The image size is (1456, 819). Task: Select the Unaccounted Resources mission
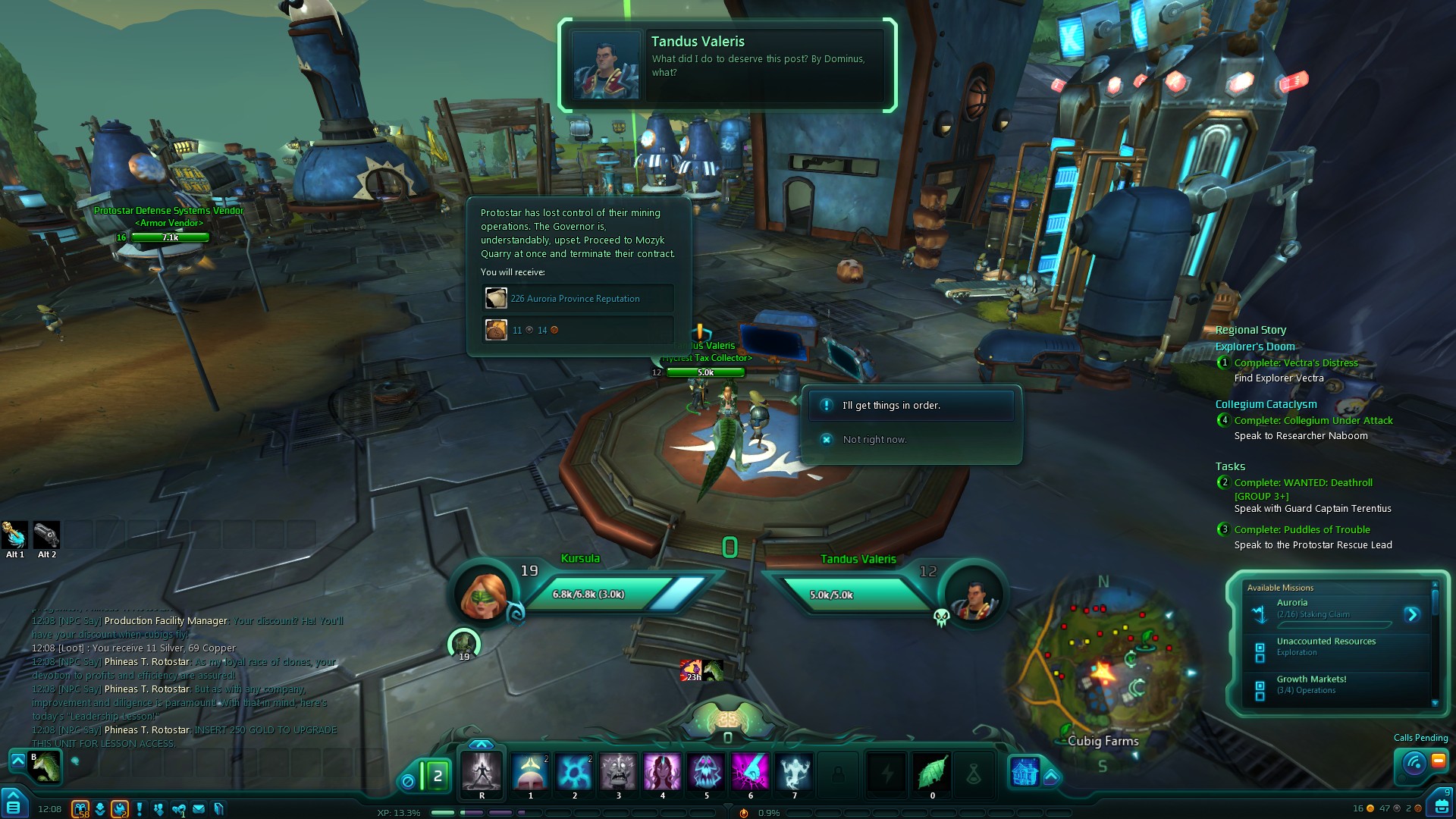click(1326, 646)
